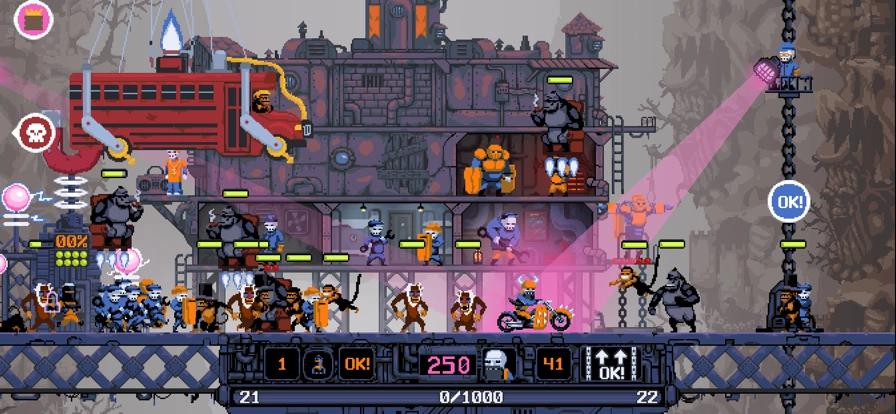The width and height of the screenshot is (896, 414).
Task: Click the pink crown bubble icon
Action: coord(33,20)
